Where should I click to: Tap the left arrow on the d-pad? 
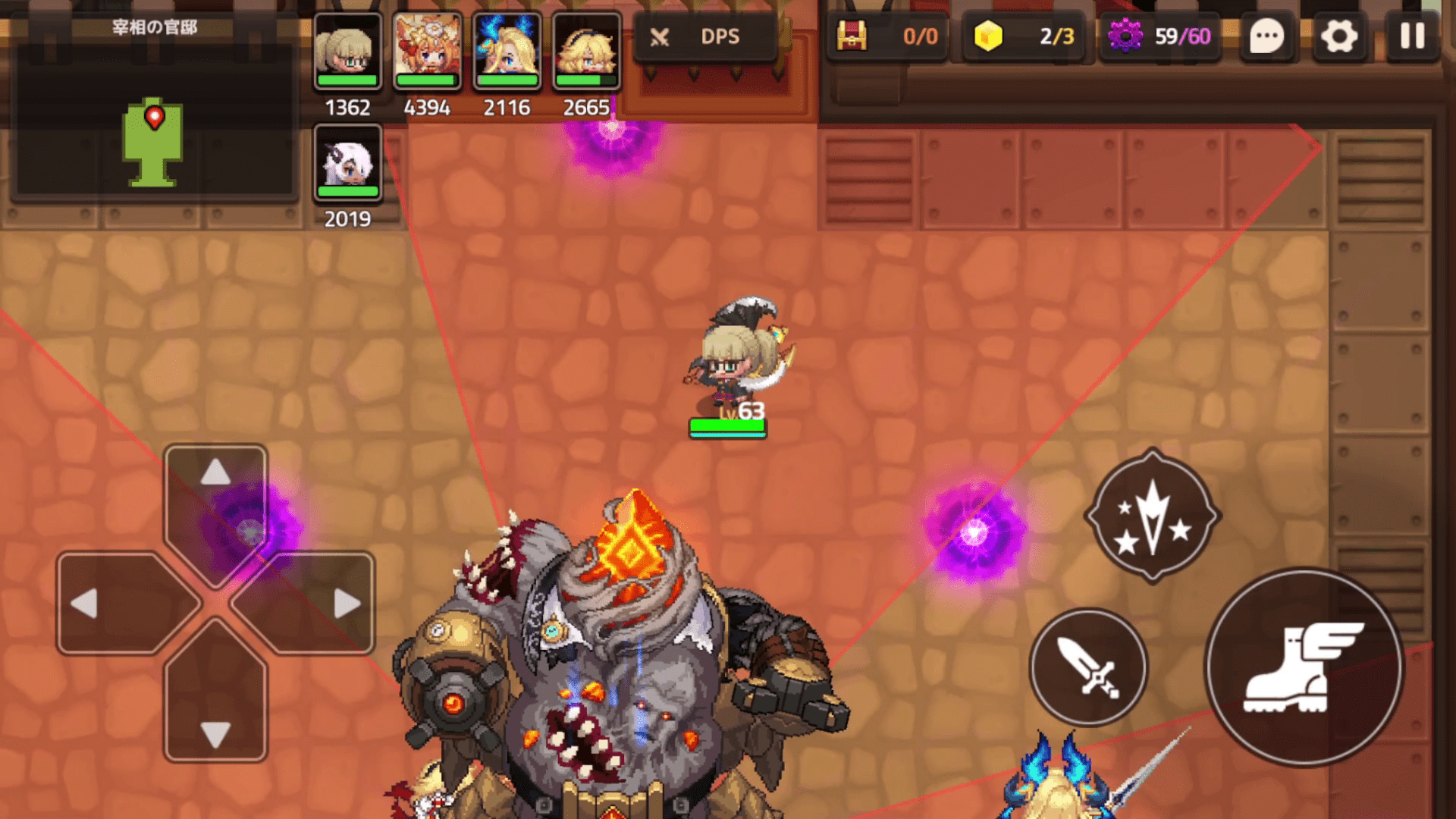pyautogui.click(x=85, y=604)
